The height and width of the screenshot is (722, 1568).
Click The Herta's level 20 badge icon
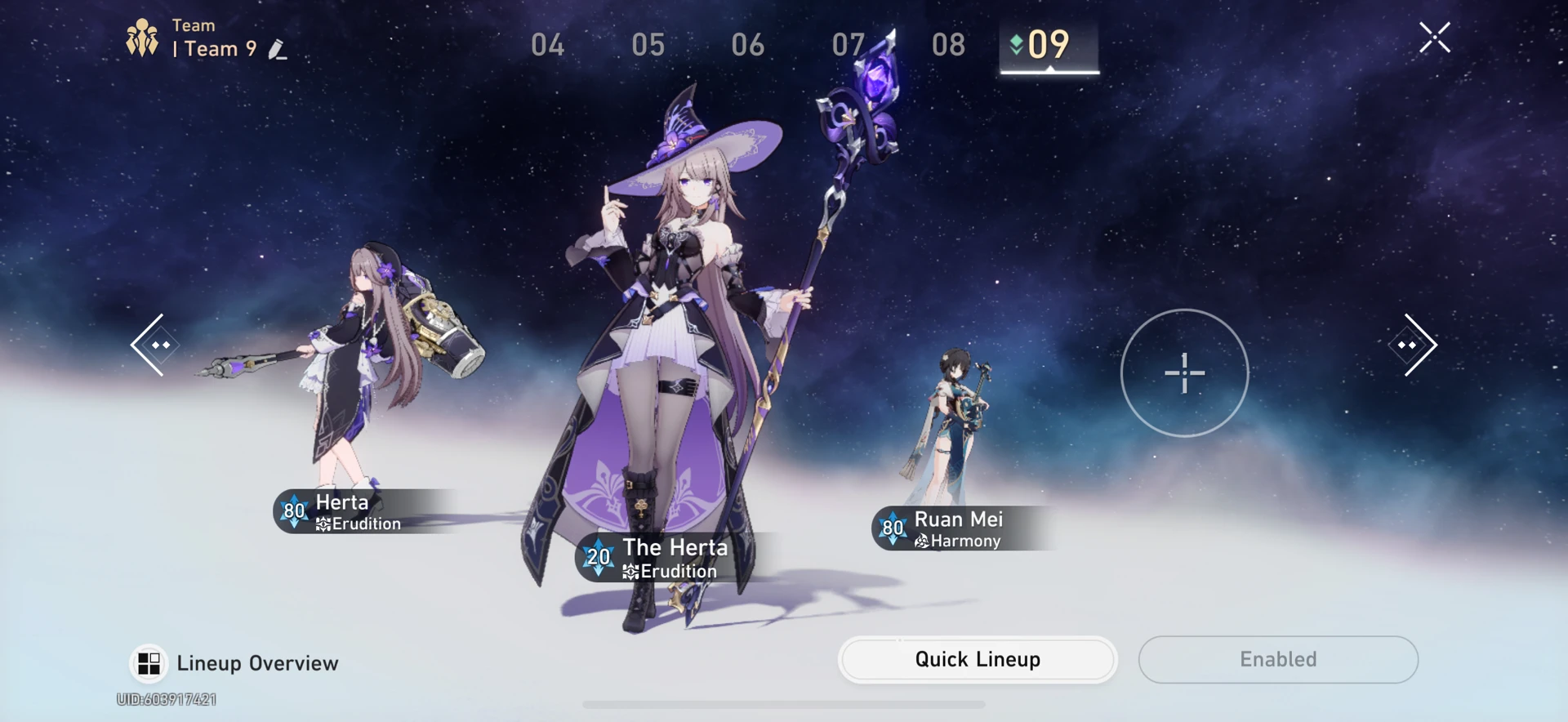599,559
